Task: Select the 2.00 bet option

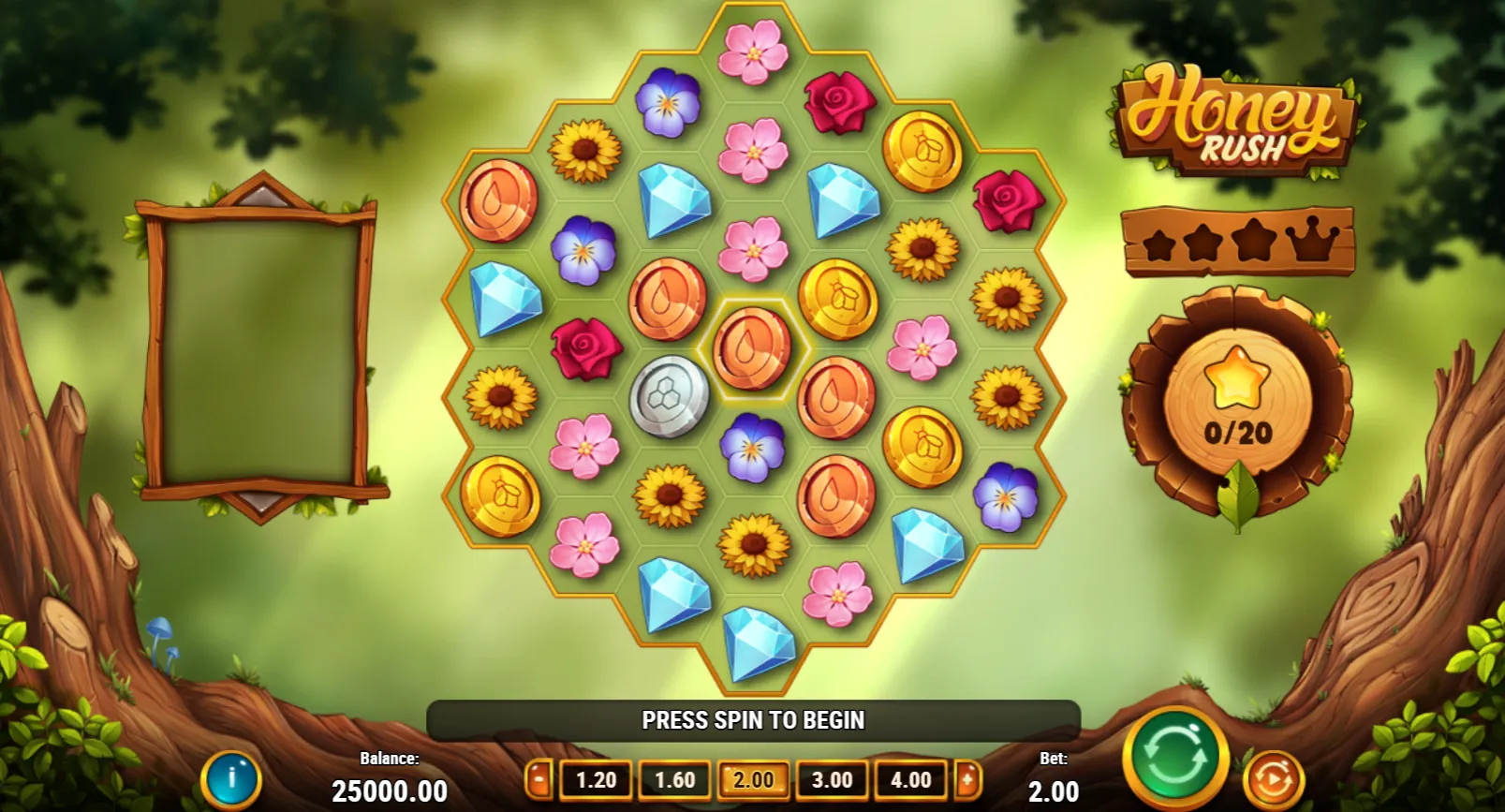Action: coord(753,780)
